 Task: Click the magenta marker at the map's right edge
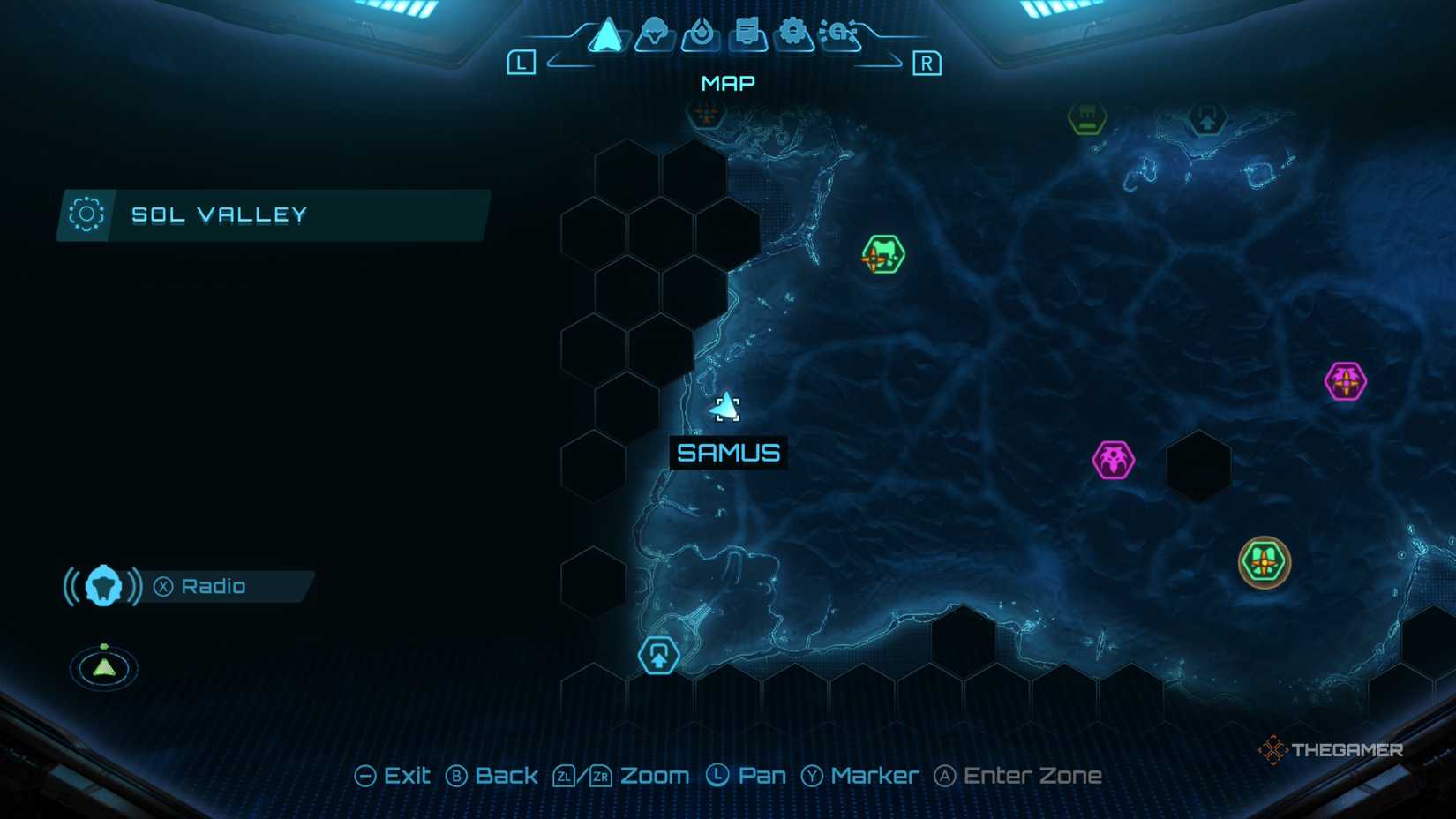pyautogui.click(x=1345, y=381)
